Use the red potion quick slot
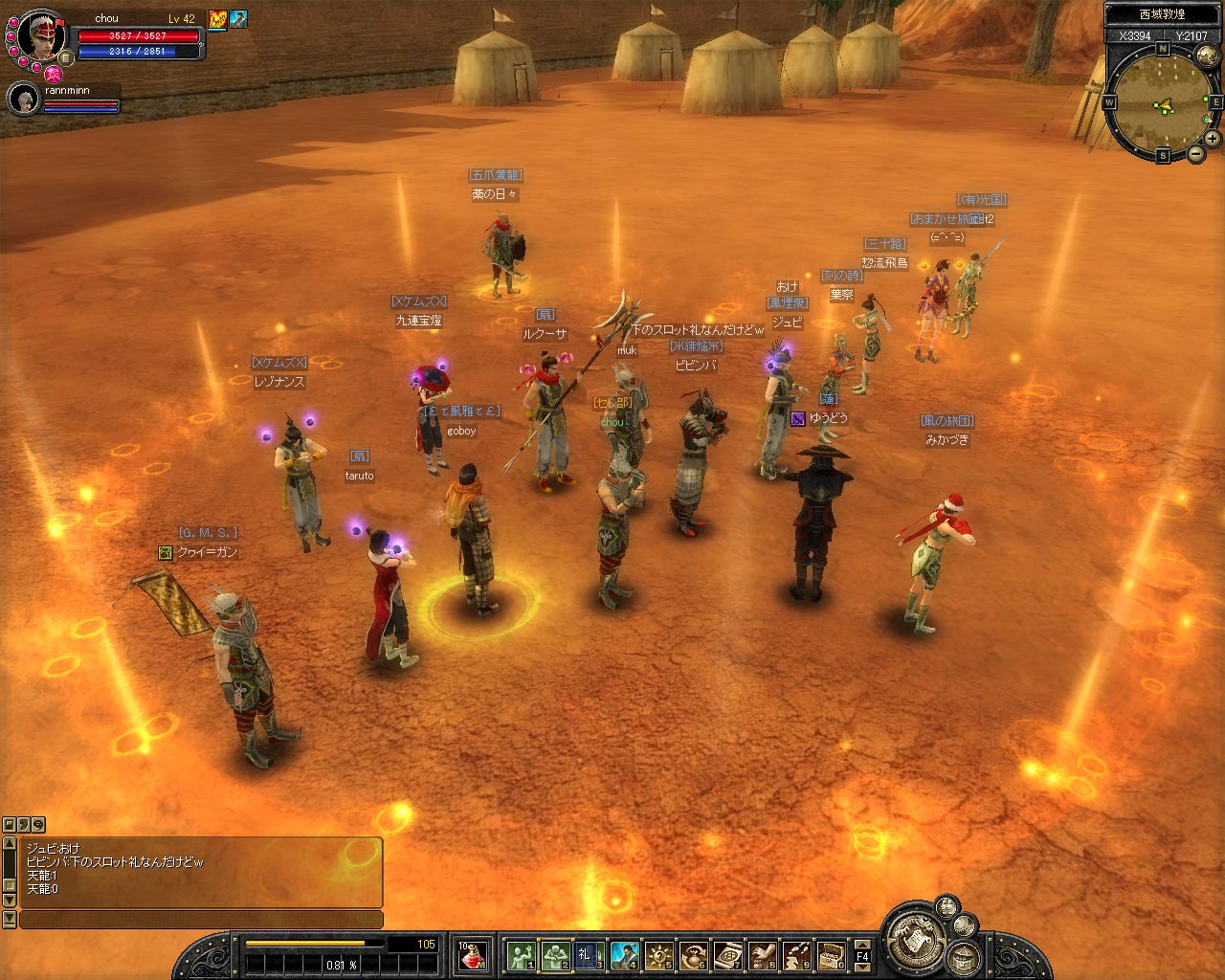Viewport: 1225px width, 980px height. pos(472,955)
